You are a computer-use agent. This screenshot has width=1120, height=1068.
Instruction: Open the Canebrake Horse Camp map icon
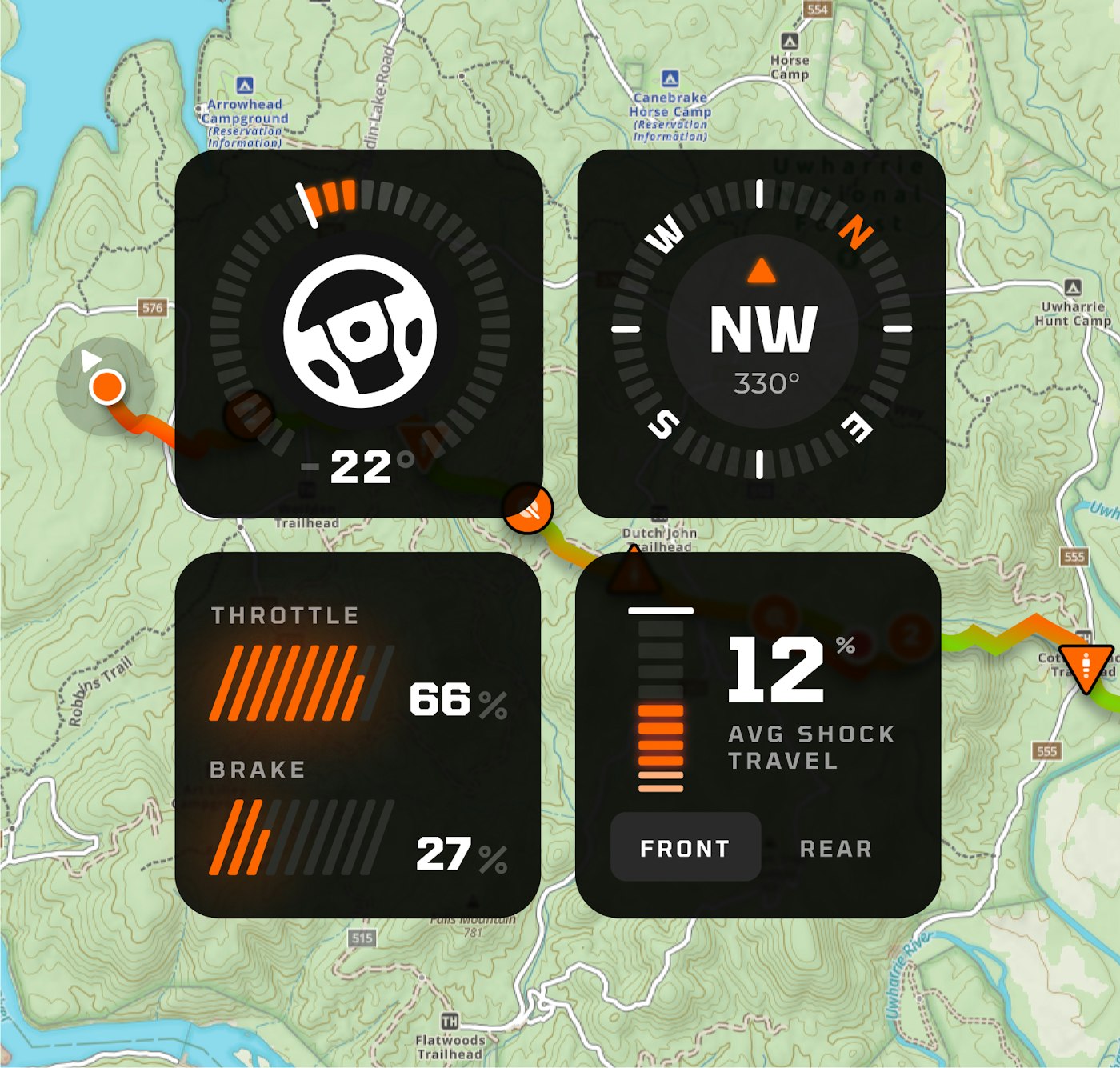[670, 78]
